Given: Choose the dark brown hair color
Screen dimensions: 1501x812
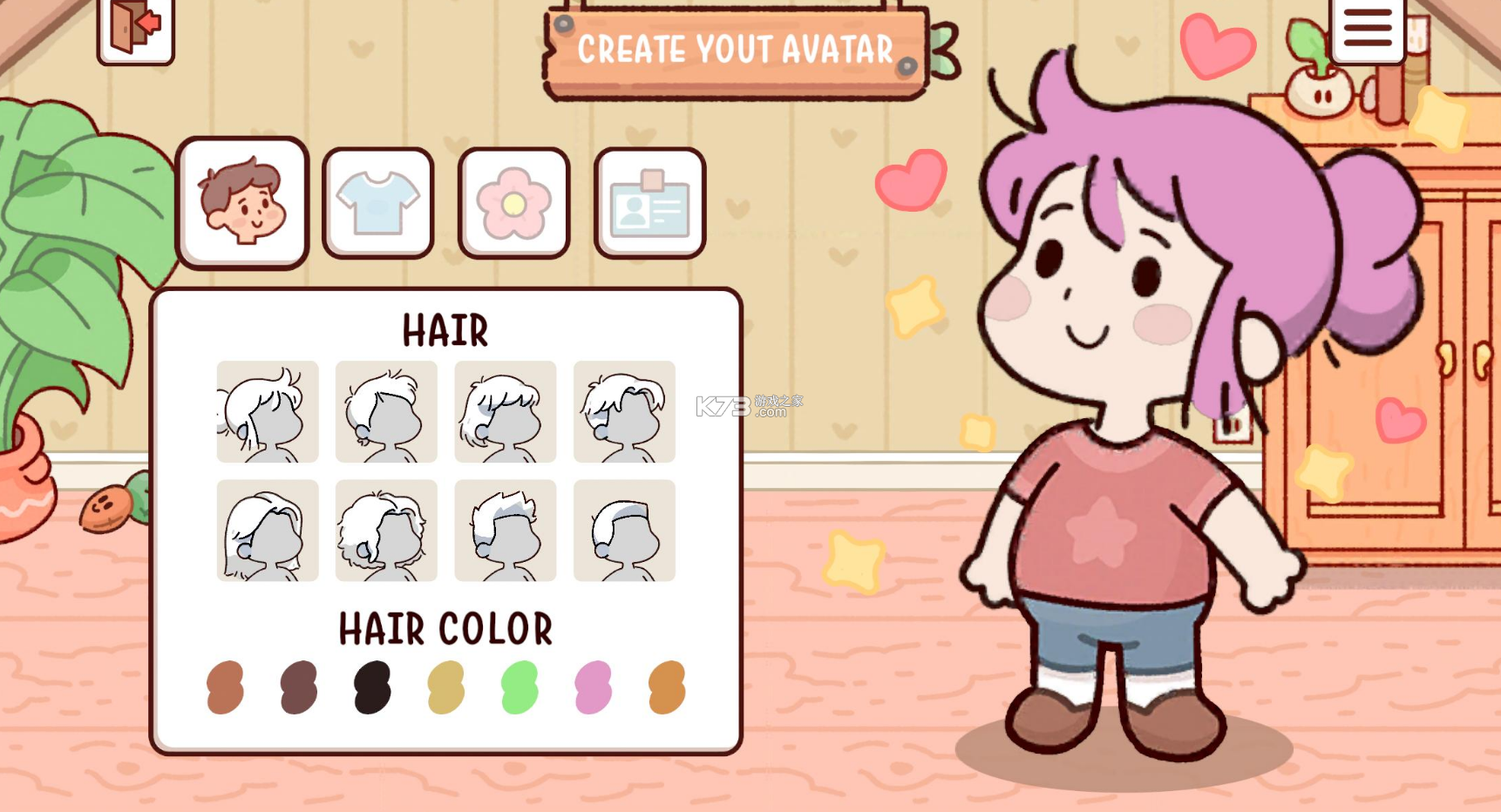Looking at the screenshot, I should point(299,687).
